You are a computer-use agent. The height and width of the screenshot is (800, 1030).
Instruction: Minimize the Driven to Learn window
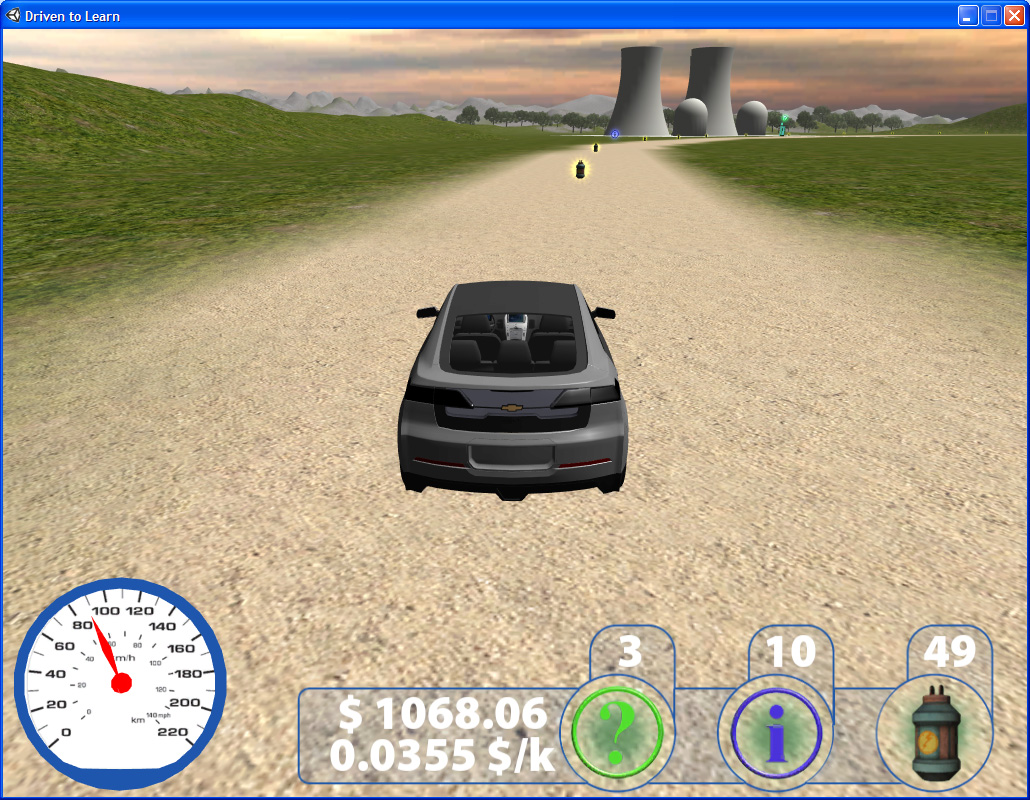point(968,15)
